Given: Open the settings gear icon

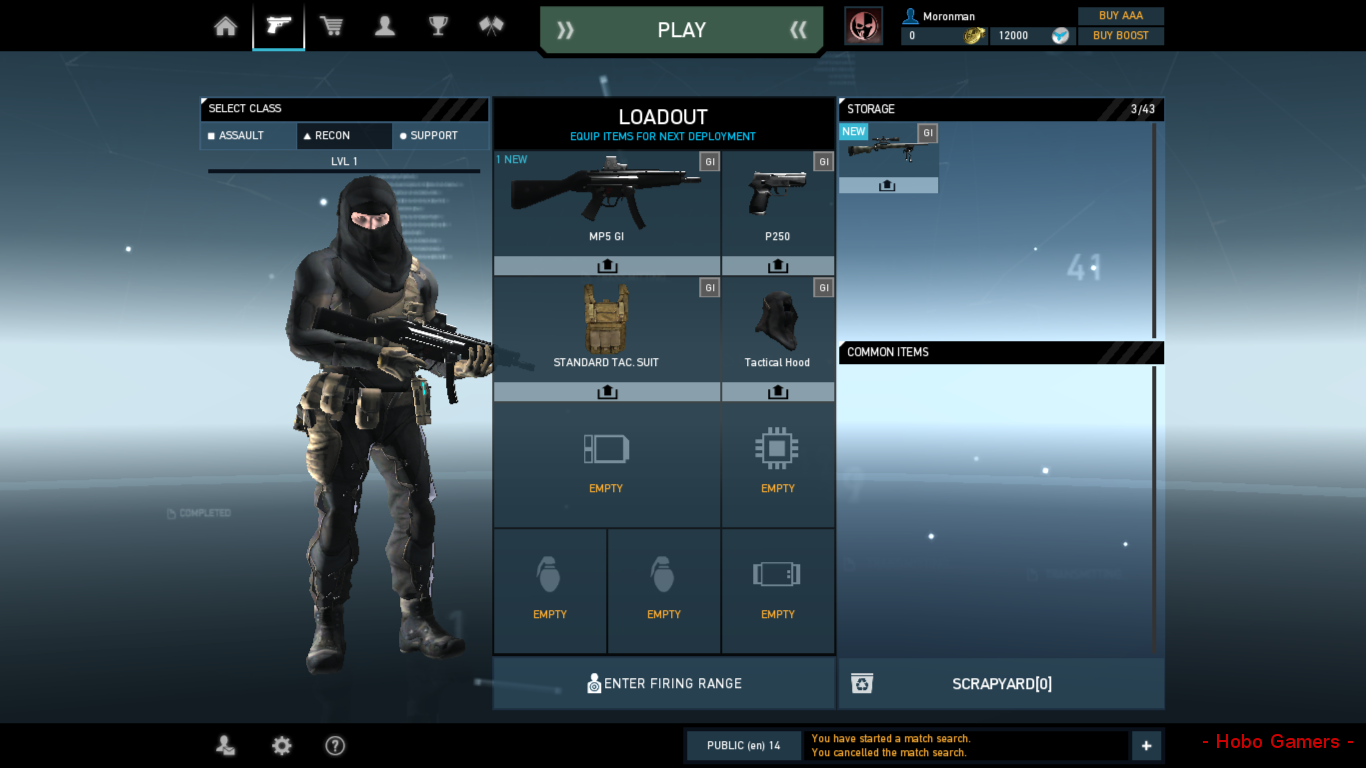Looking at the screenshot, I should tap(281, 745).
